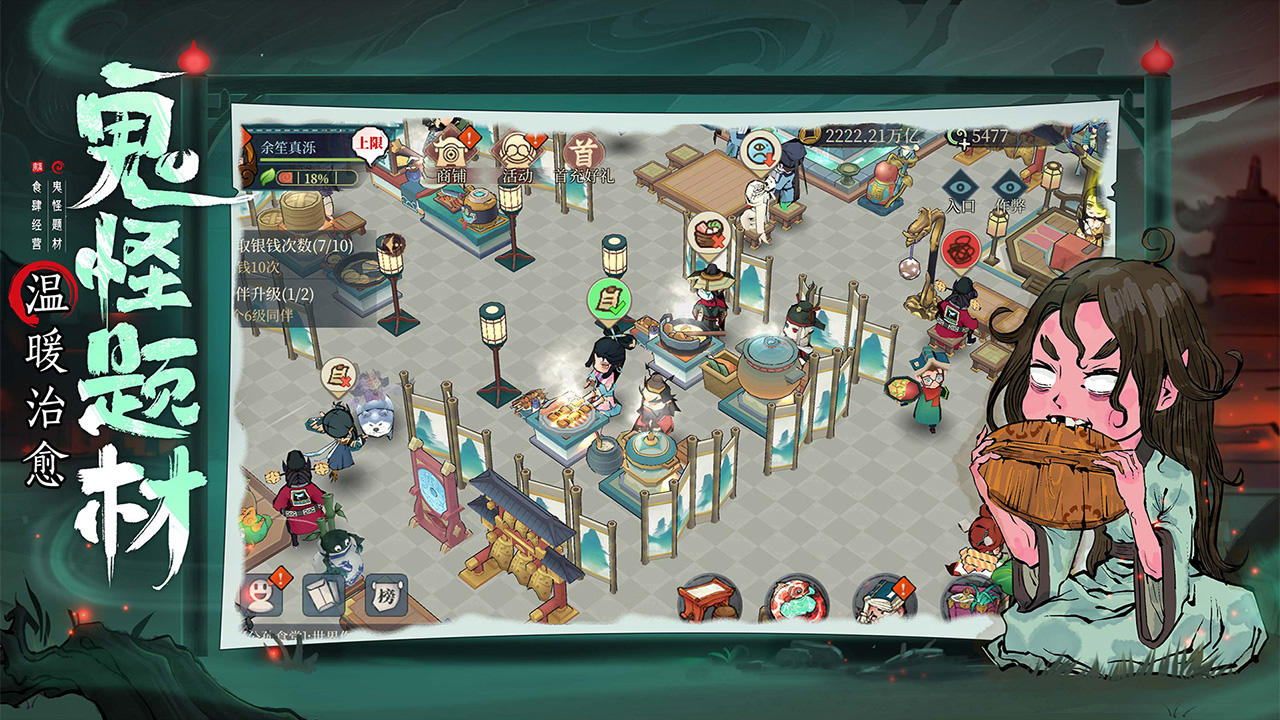Open the 活动 events icon
The image size is (1280, 720).
click(x=517, y=153)
